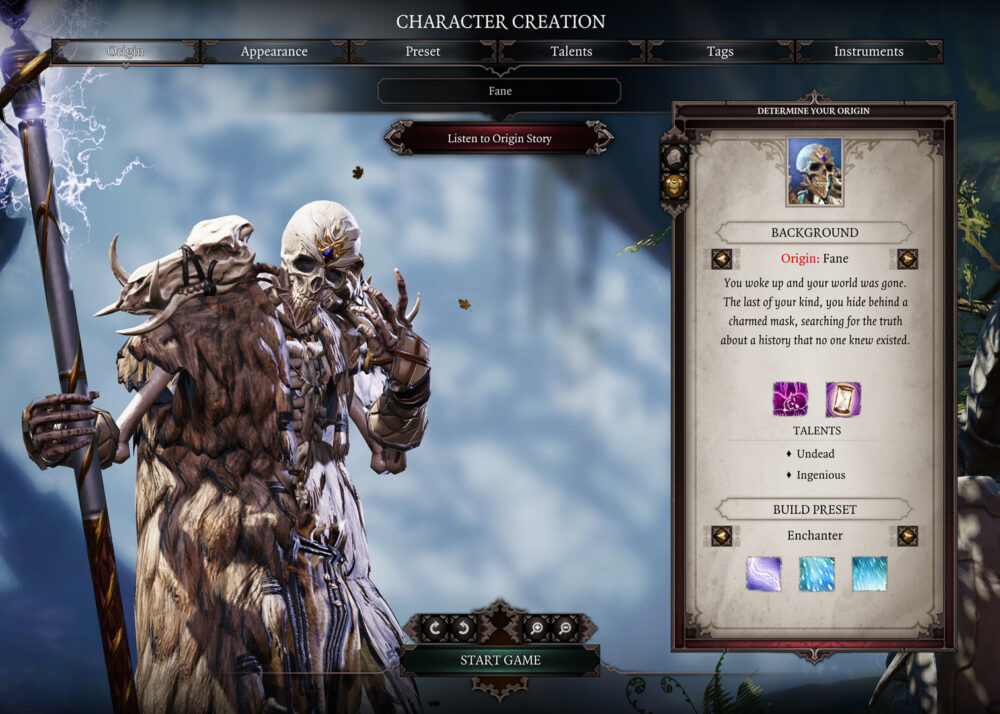Choose the next origin character
The image size is (1000, 714).
[907, 259]
